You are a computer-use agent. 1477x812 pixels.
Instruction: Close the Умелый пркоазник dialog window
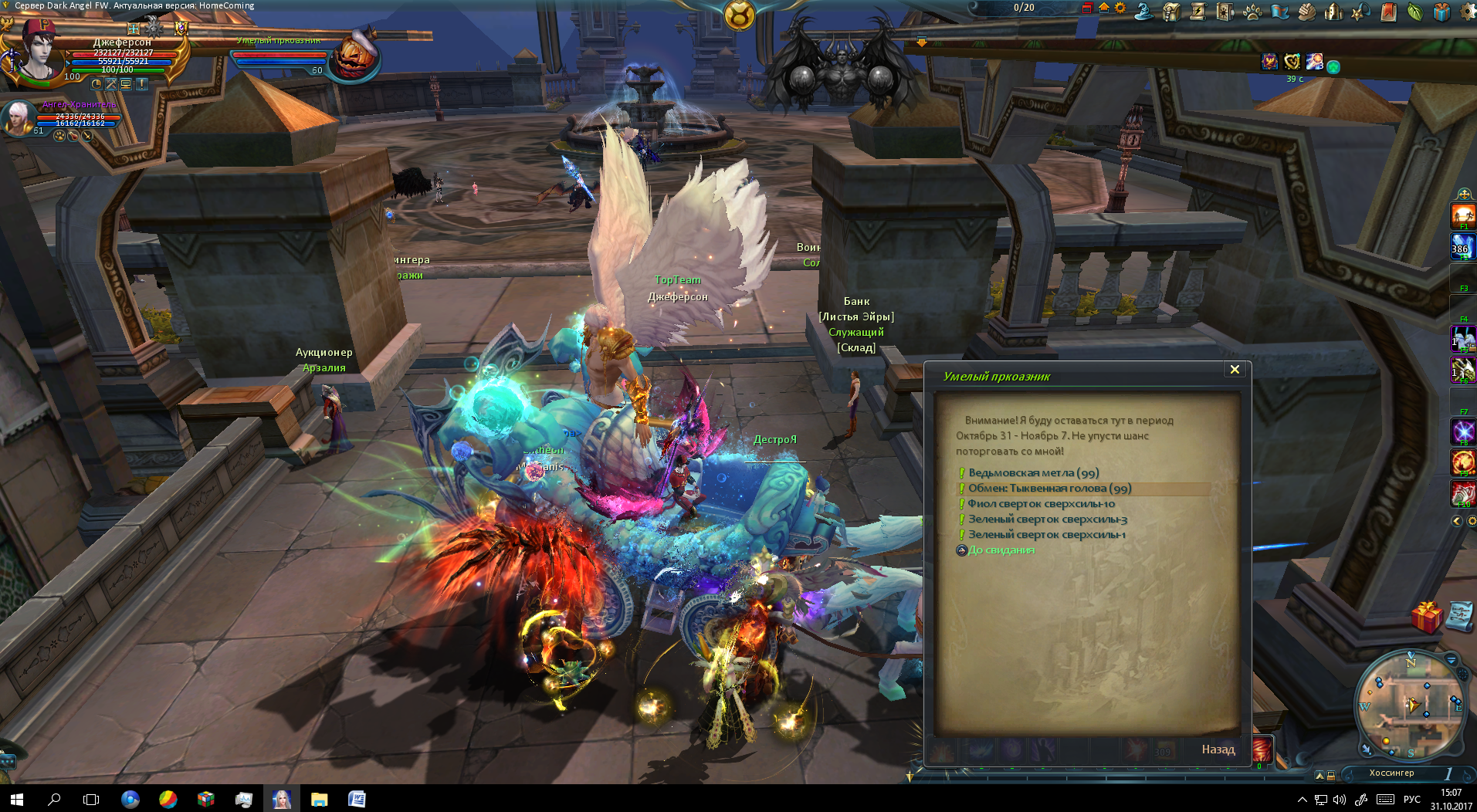(x=1235, y=370)
